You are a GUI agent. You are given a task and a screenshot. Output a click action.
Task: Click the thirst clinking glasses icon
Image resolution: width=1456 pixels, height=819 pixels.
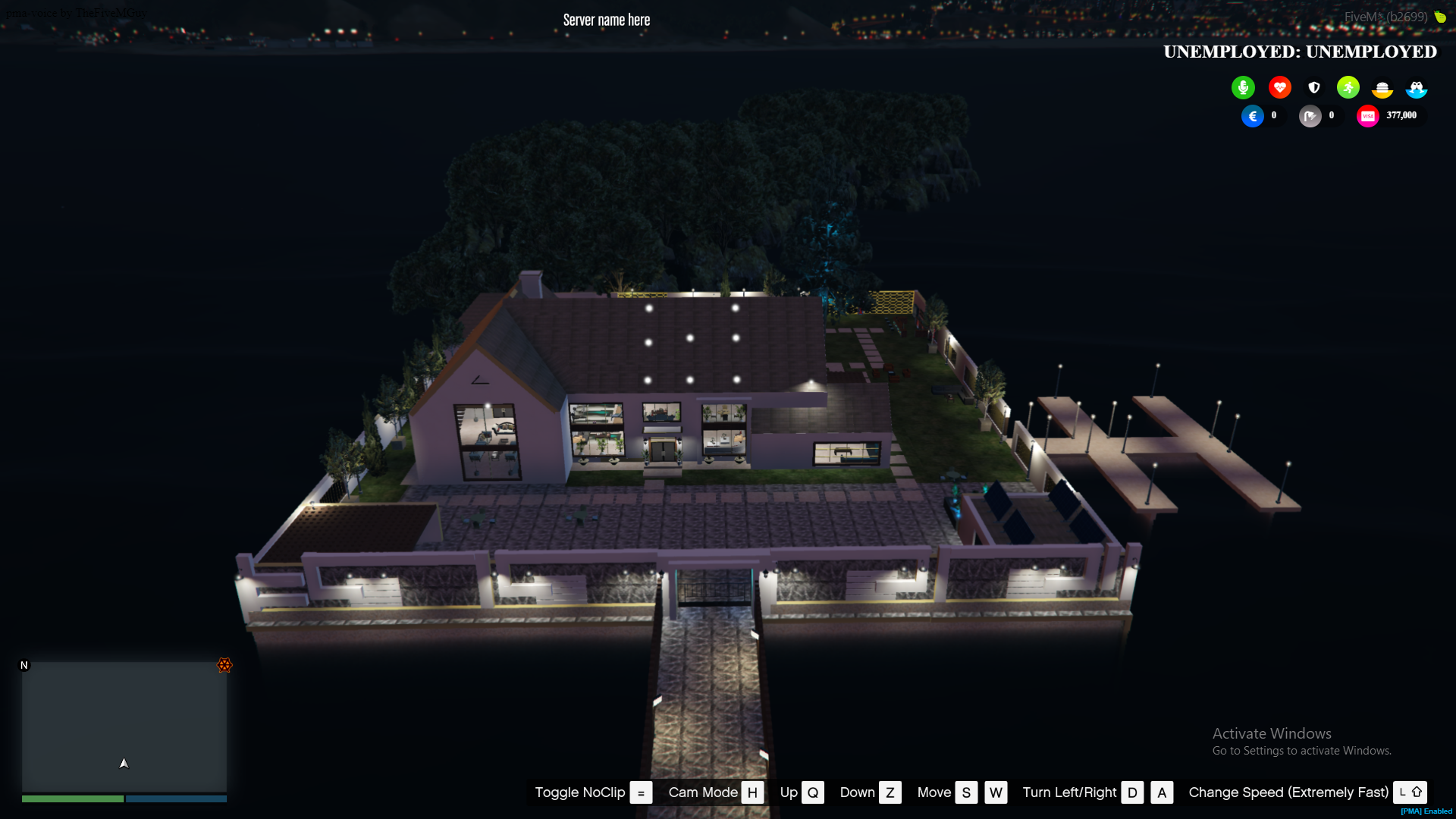pyautogui.click(x=1417, y=89)
